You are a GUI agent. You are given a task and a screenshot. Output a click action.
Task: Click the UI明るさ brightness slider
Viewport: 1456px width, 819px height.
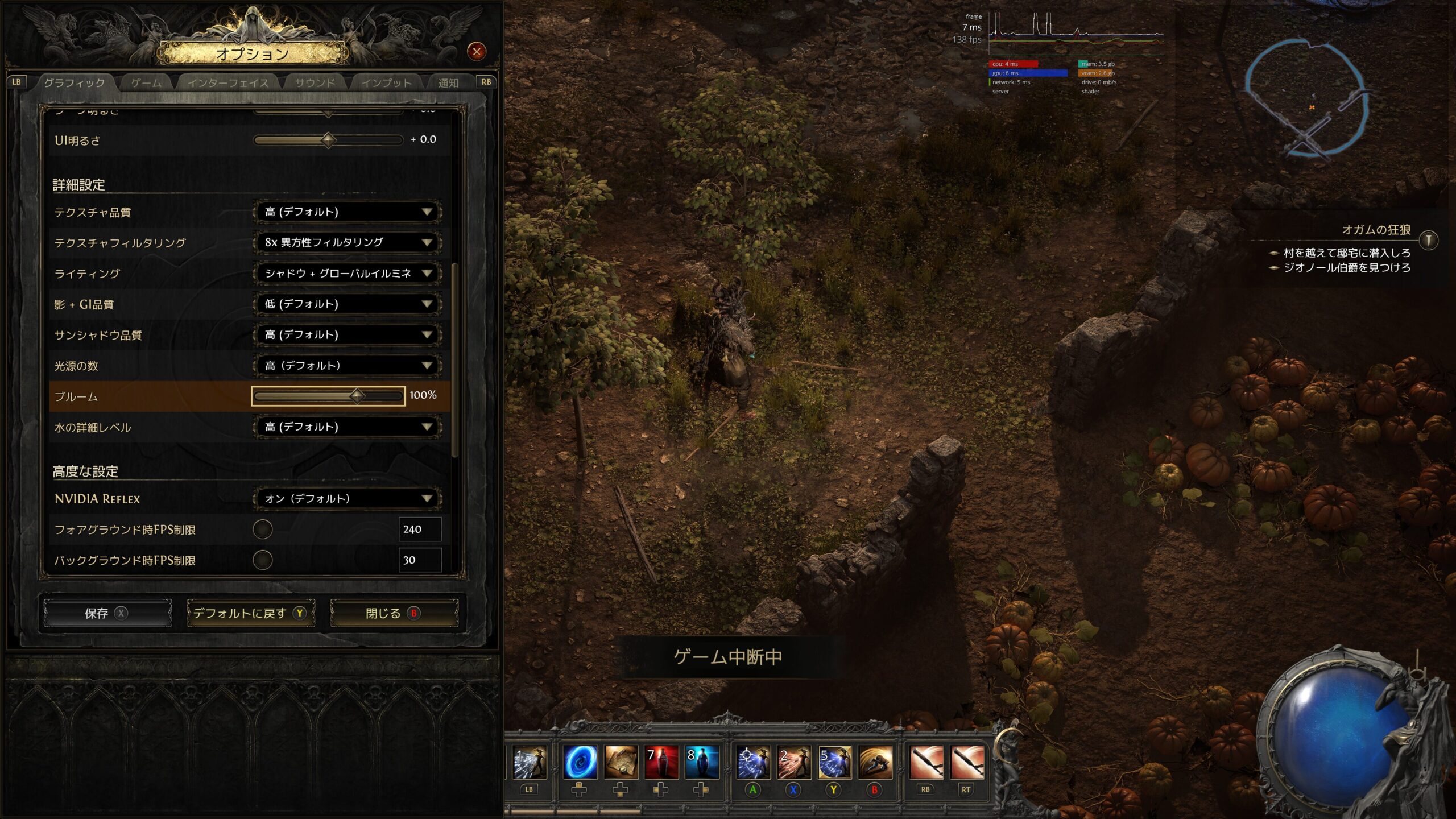(x=328, y=140)
